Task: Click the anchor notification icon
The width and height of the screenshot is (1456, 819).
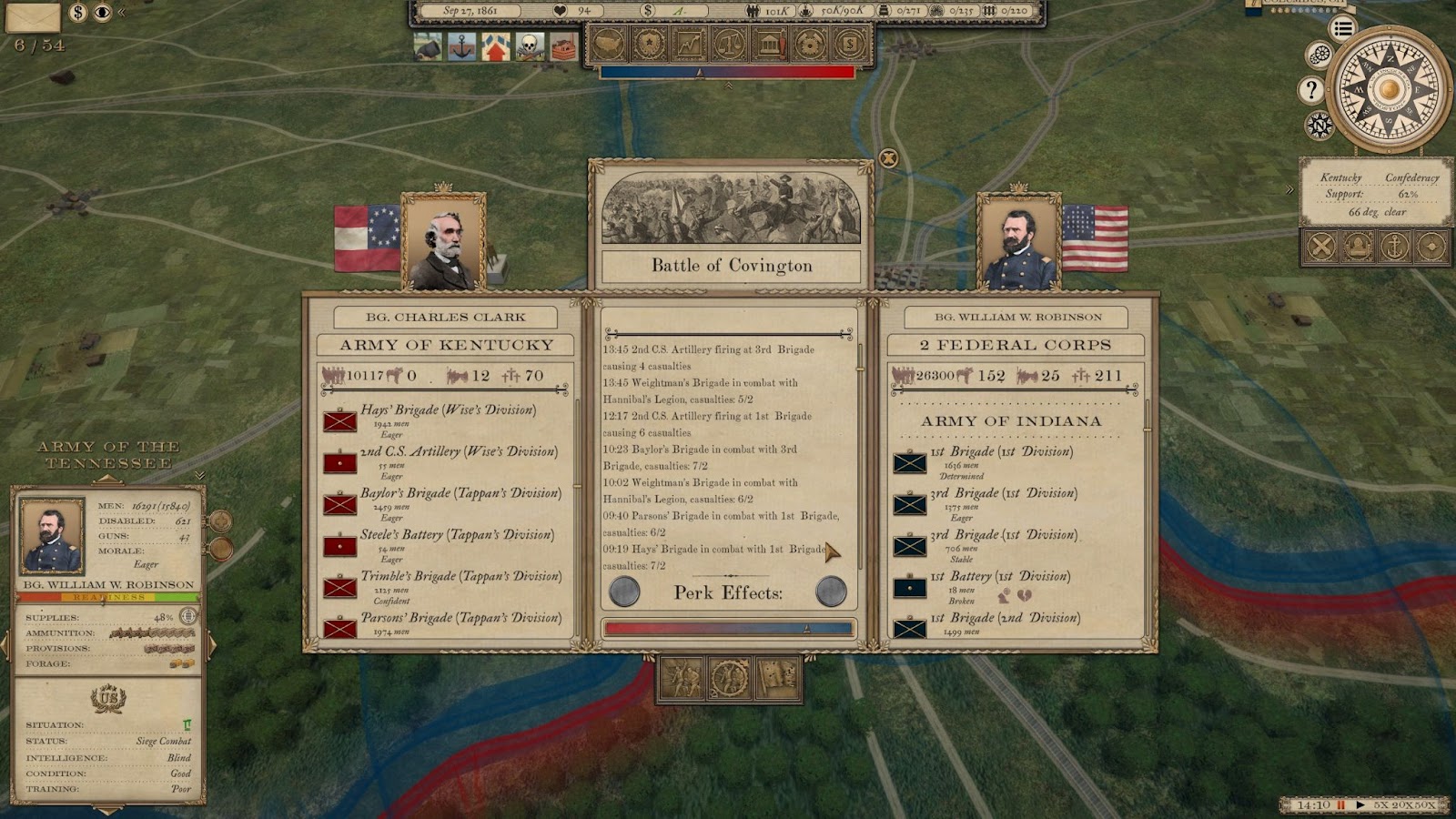Action: click(x=461, y=46)
